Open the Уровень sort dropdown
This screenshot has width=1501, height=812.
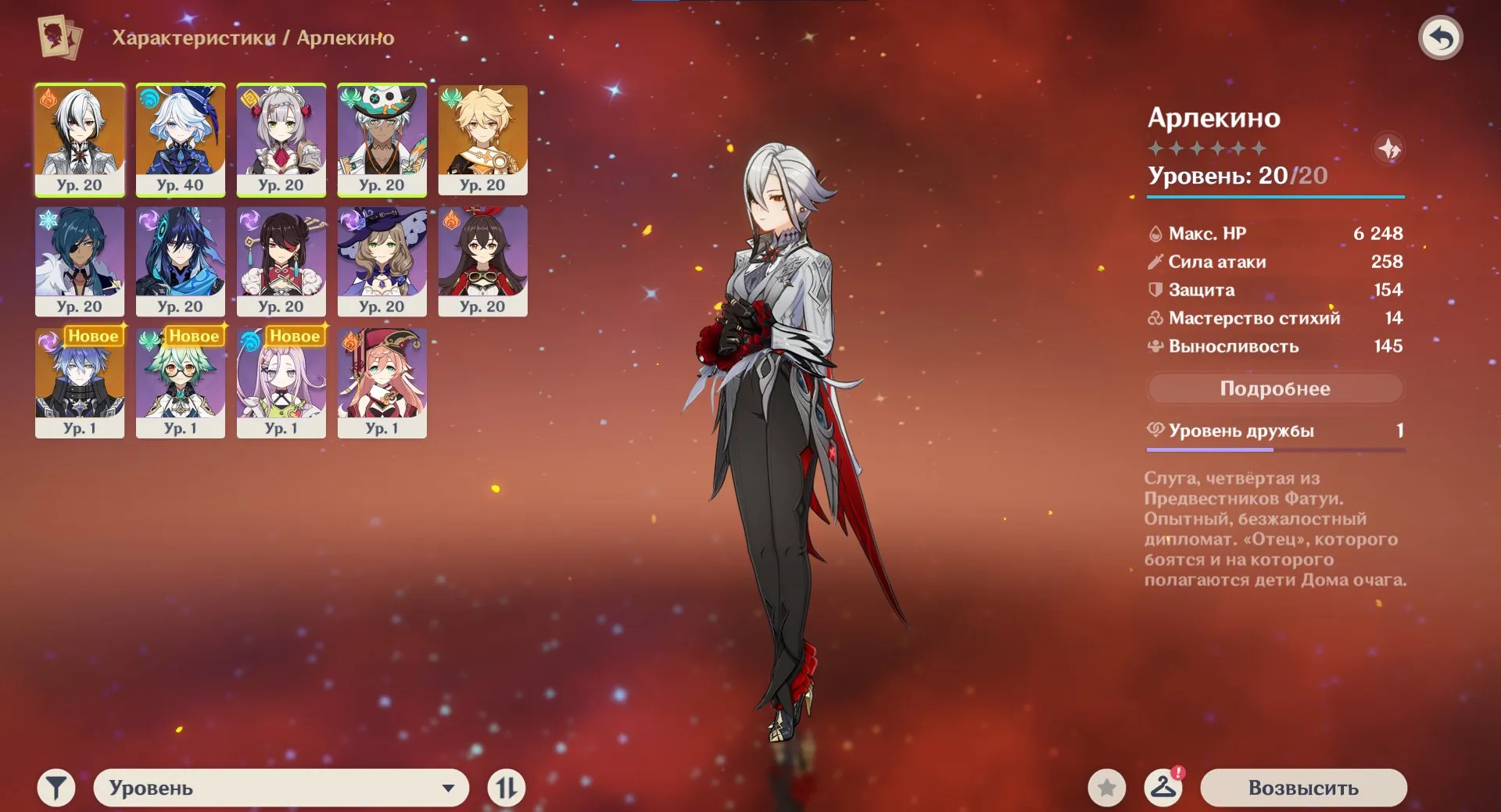pyautogui.click(x=281, y=788)
